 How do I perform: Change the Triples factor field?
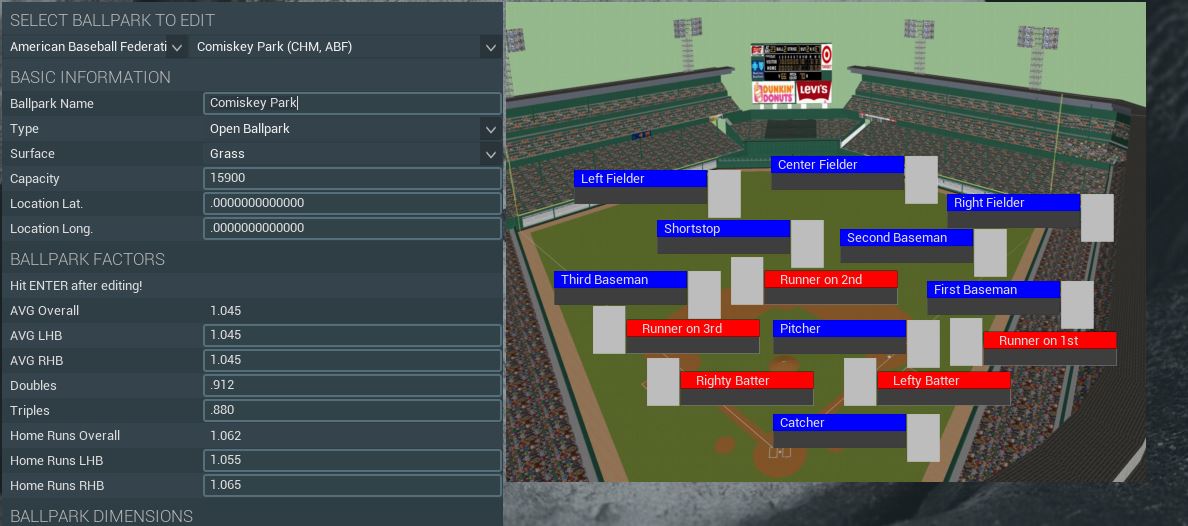click(352, 411)
